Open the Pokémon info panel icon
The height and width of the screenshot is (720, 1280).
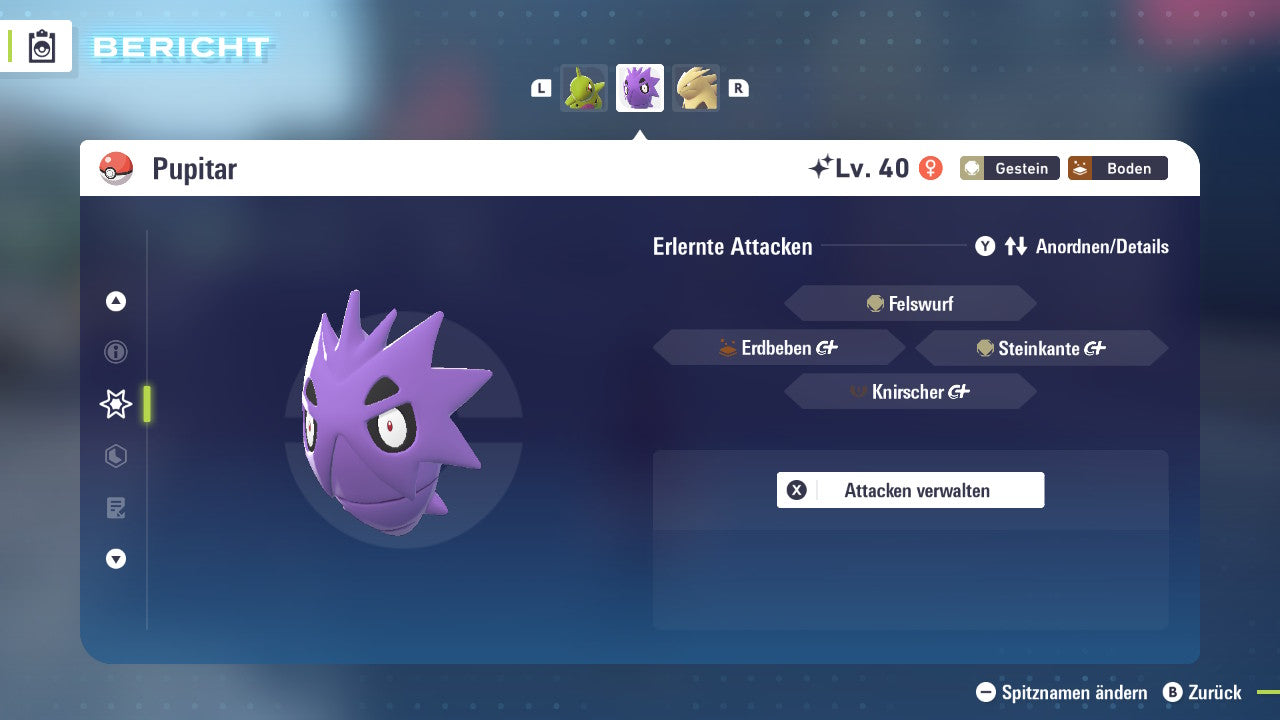116,352
